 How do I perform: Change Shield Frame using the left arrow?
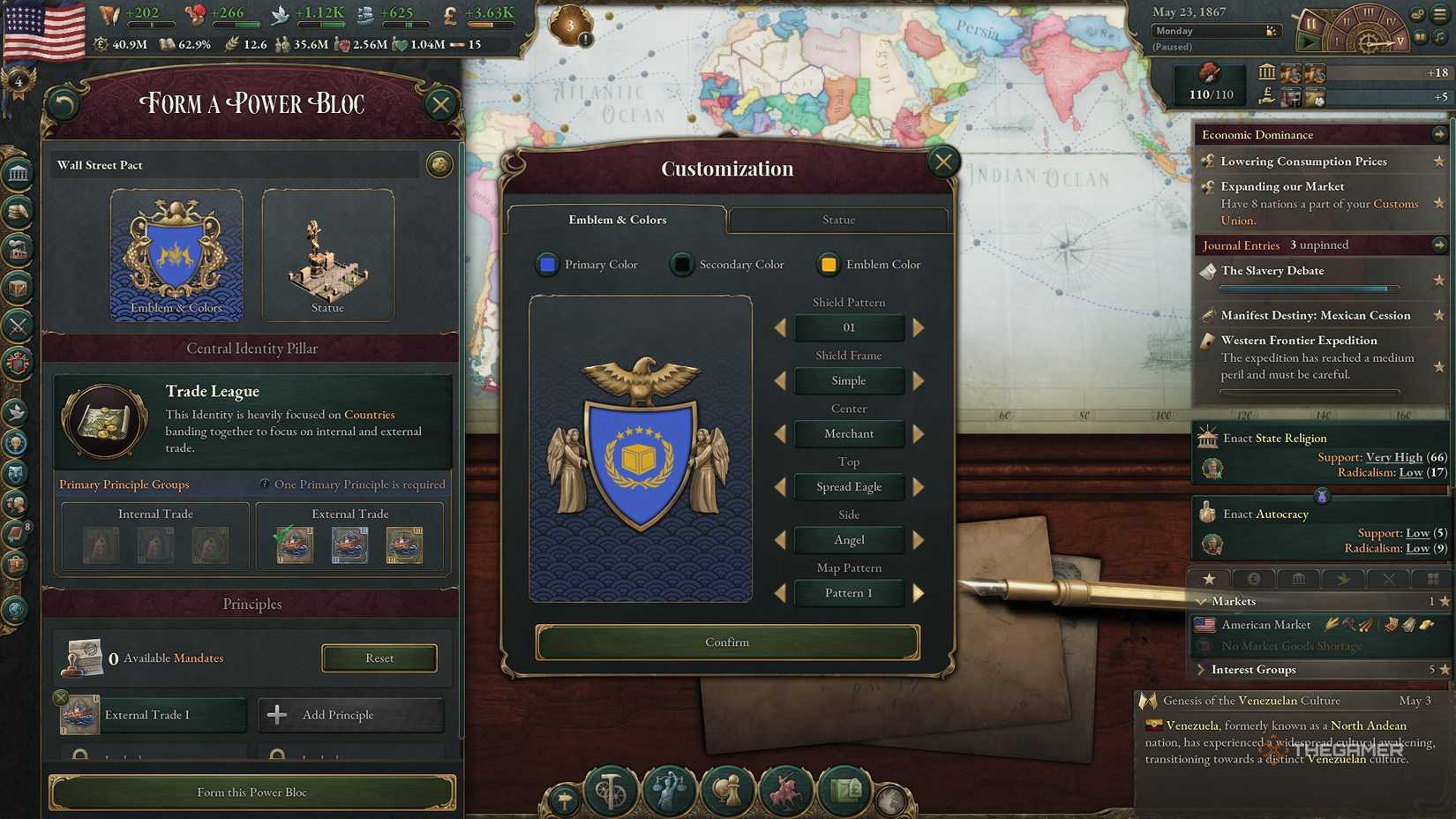(x=780, y=380)
